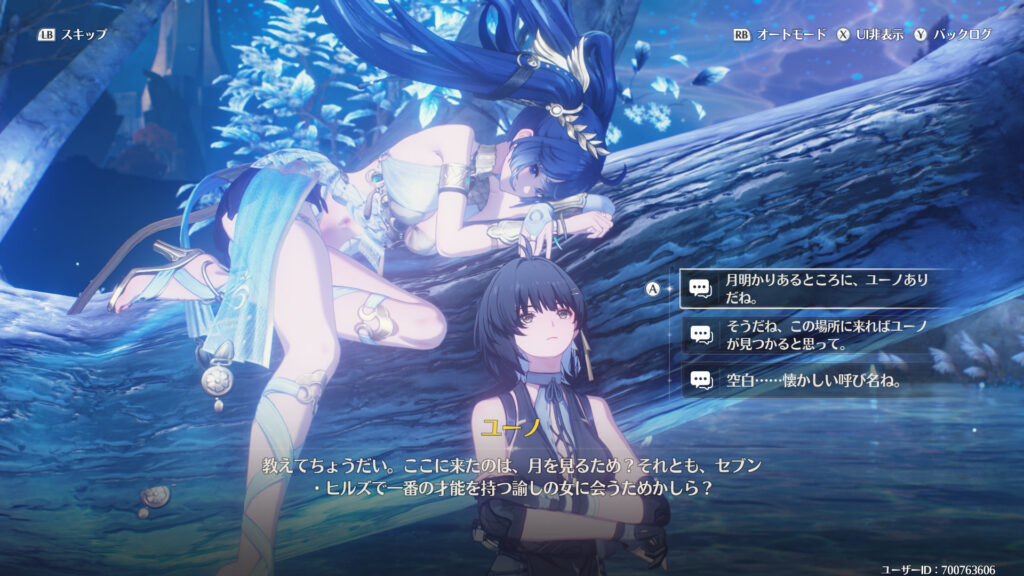
Task: Hide the interface with UI非表示
Action: (x=870, y=34)
